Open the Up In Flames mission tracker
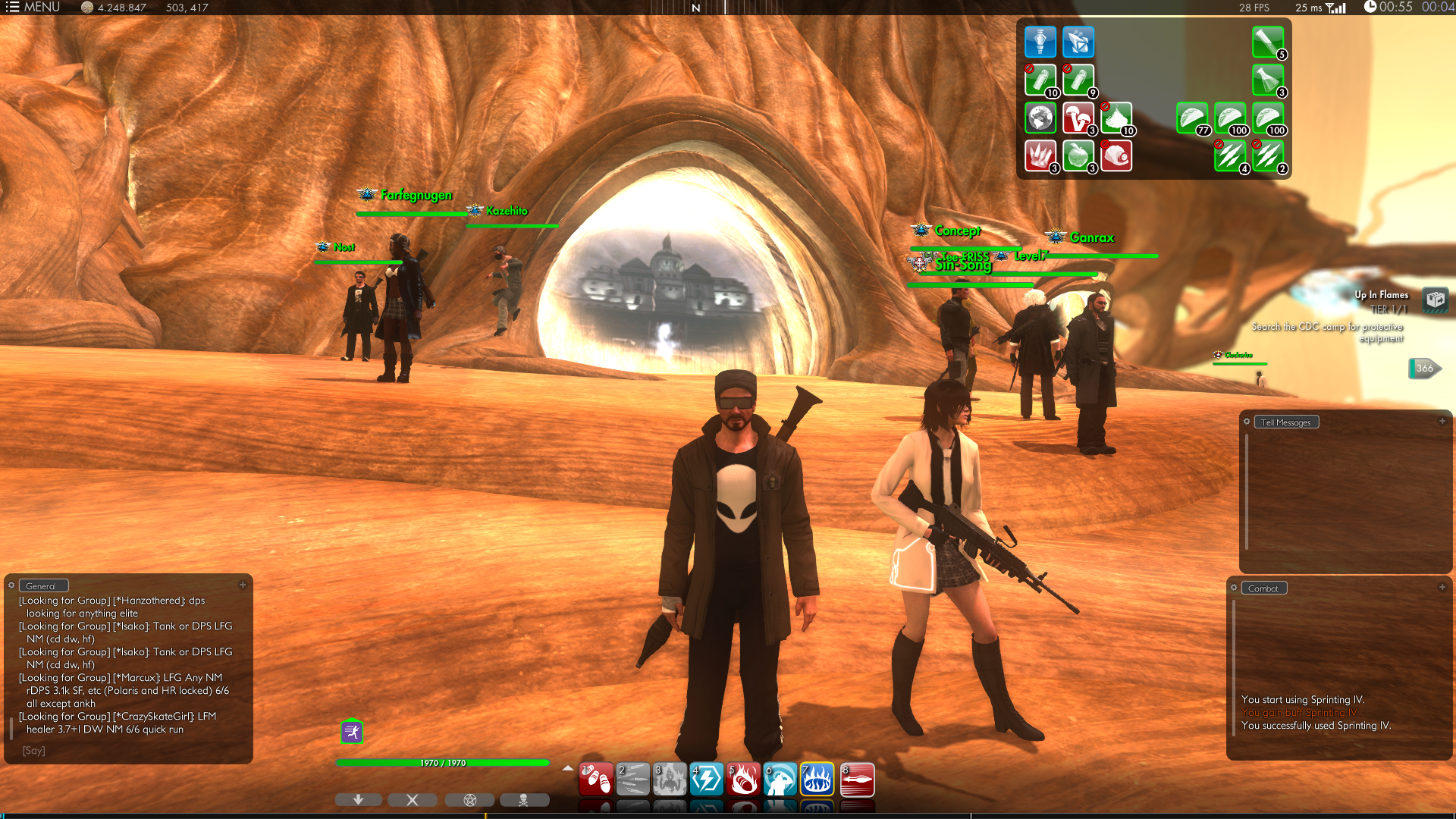1456x819 pixels. [x=1435, y=300]
